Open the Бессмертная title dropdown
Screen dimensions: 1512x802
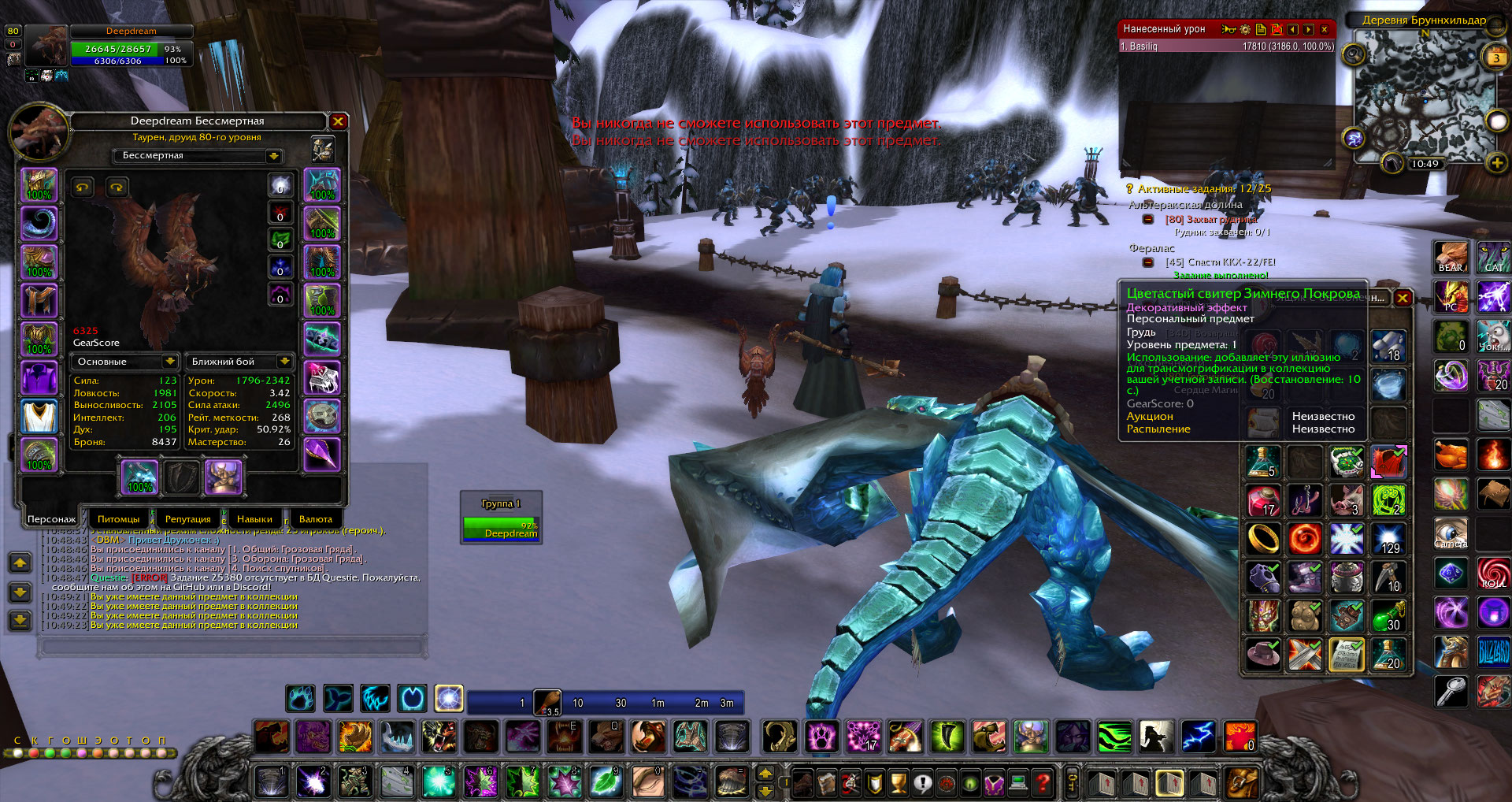click(x=273, y=155)
